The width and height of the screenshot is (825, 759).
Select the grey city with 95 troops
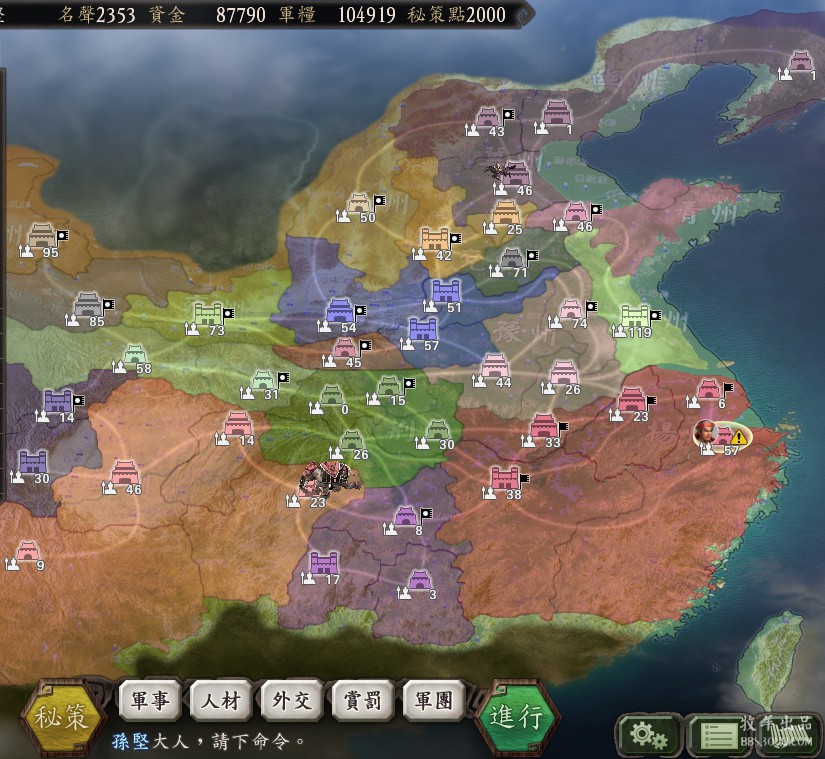pyautogui.click(x=43, y=236)
